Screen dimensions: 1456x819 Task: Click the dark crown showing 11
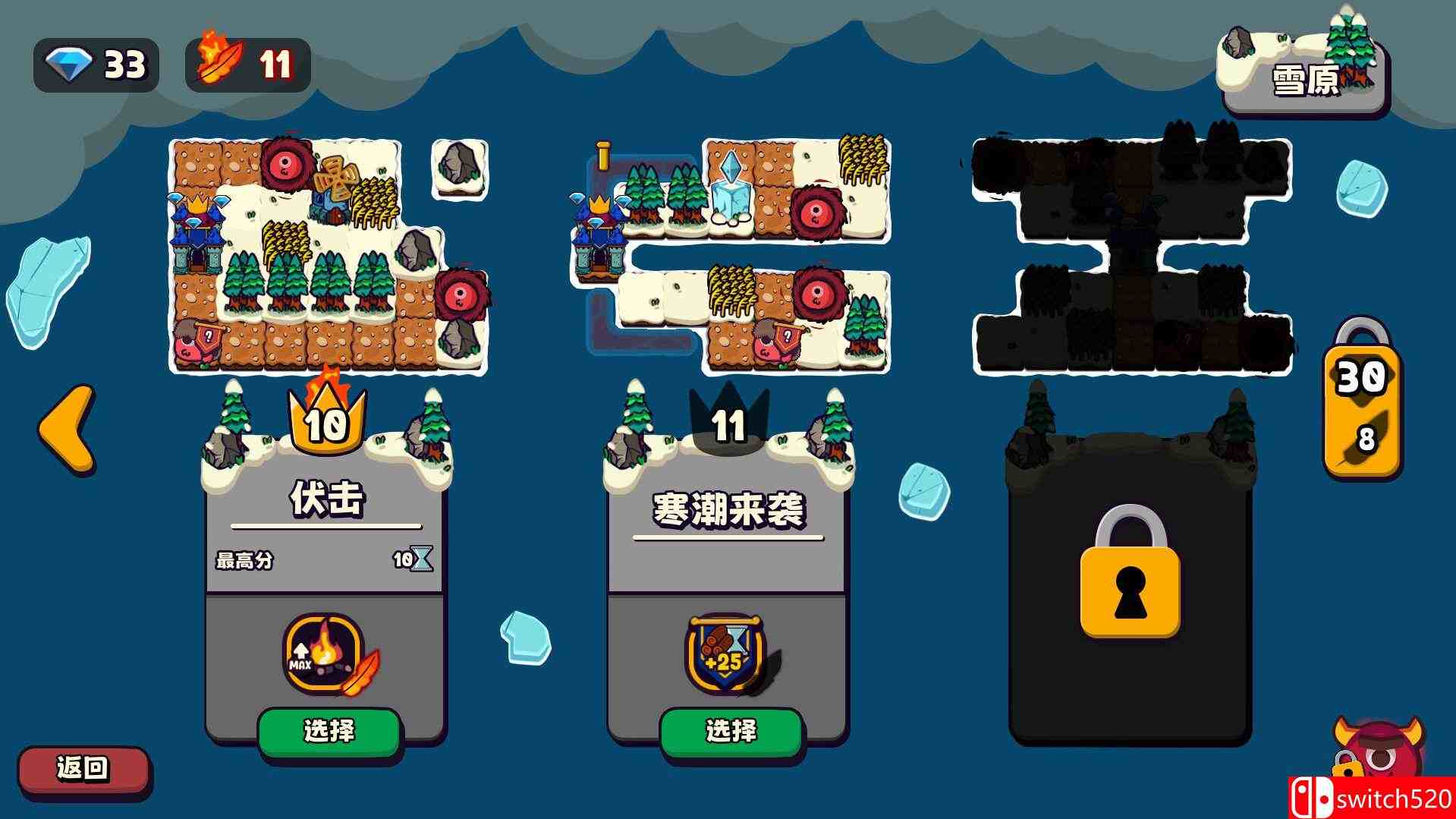728,425
